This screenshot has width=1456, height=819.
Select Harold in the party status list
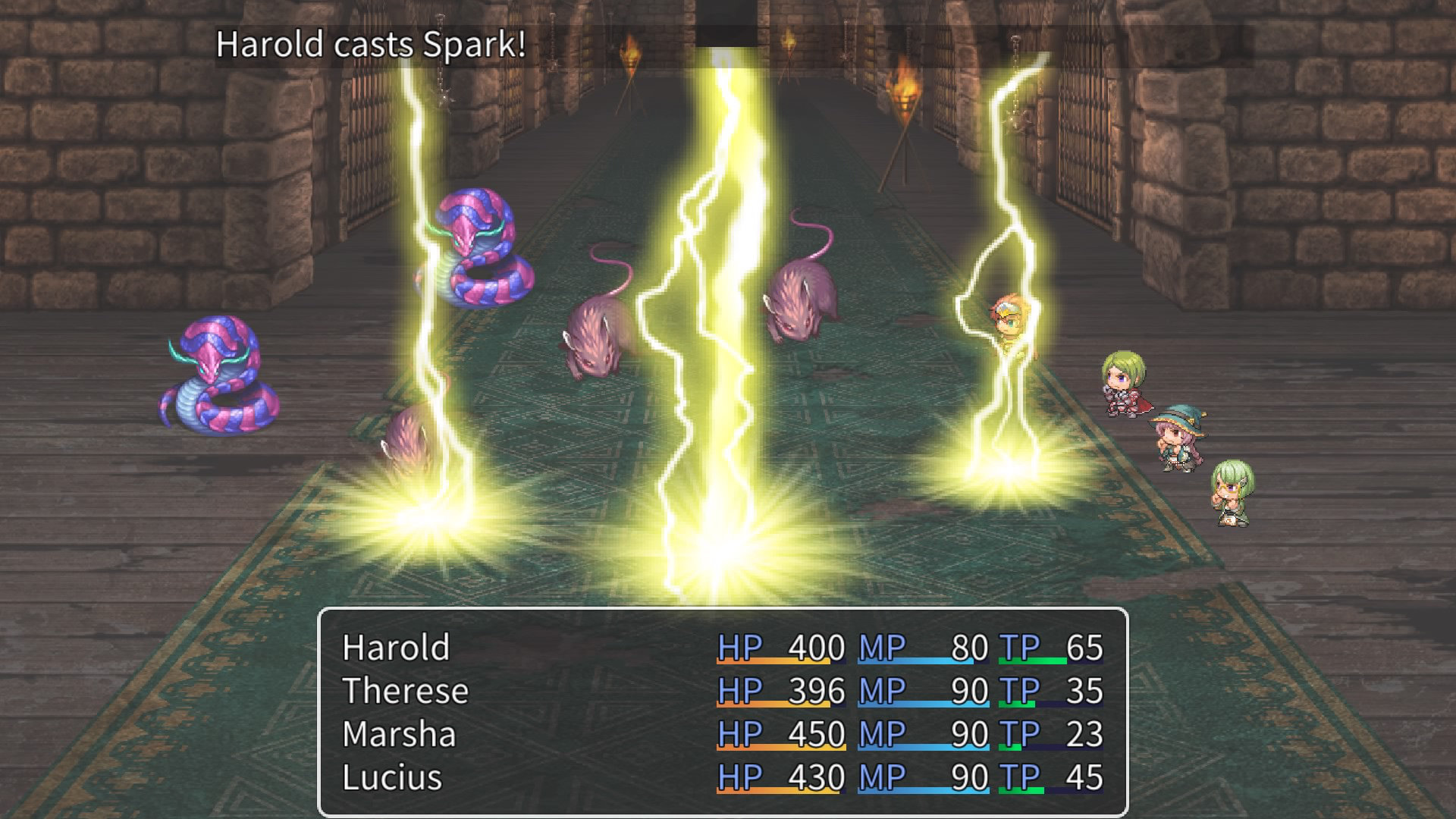click(397, 648)
